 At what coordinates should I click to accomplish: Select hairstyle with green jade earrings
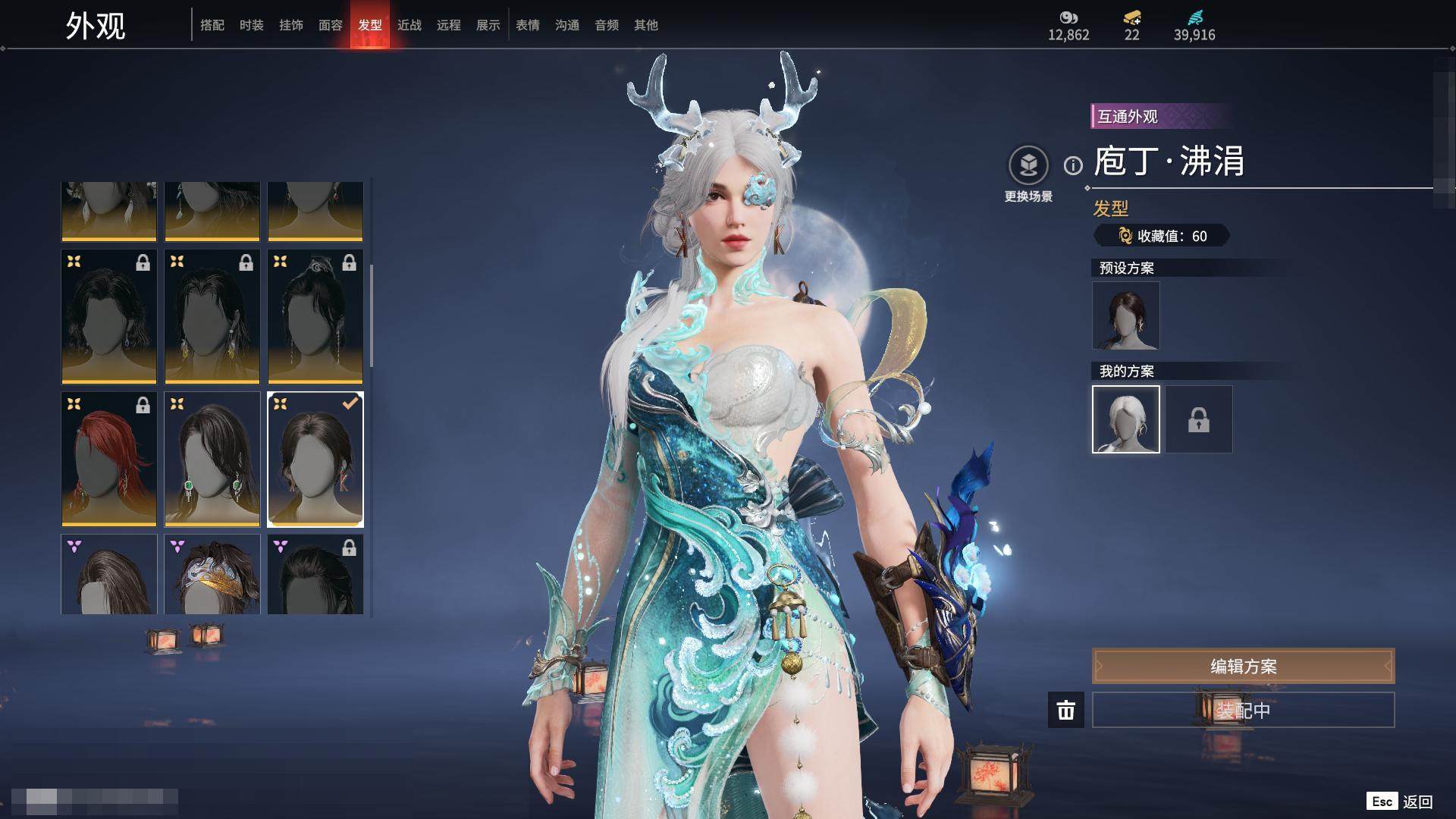point(212,459)
